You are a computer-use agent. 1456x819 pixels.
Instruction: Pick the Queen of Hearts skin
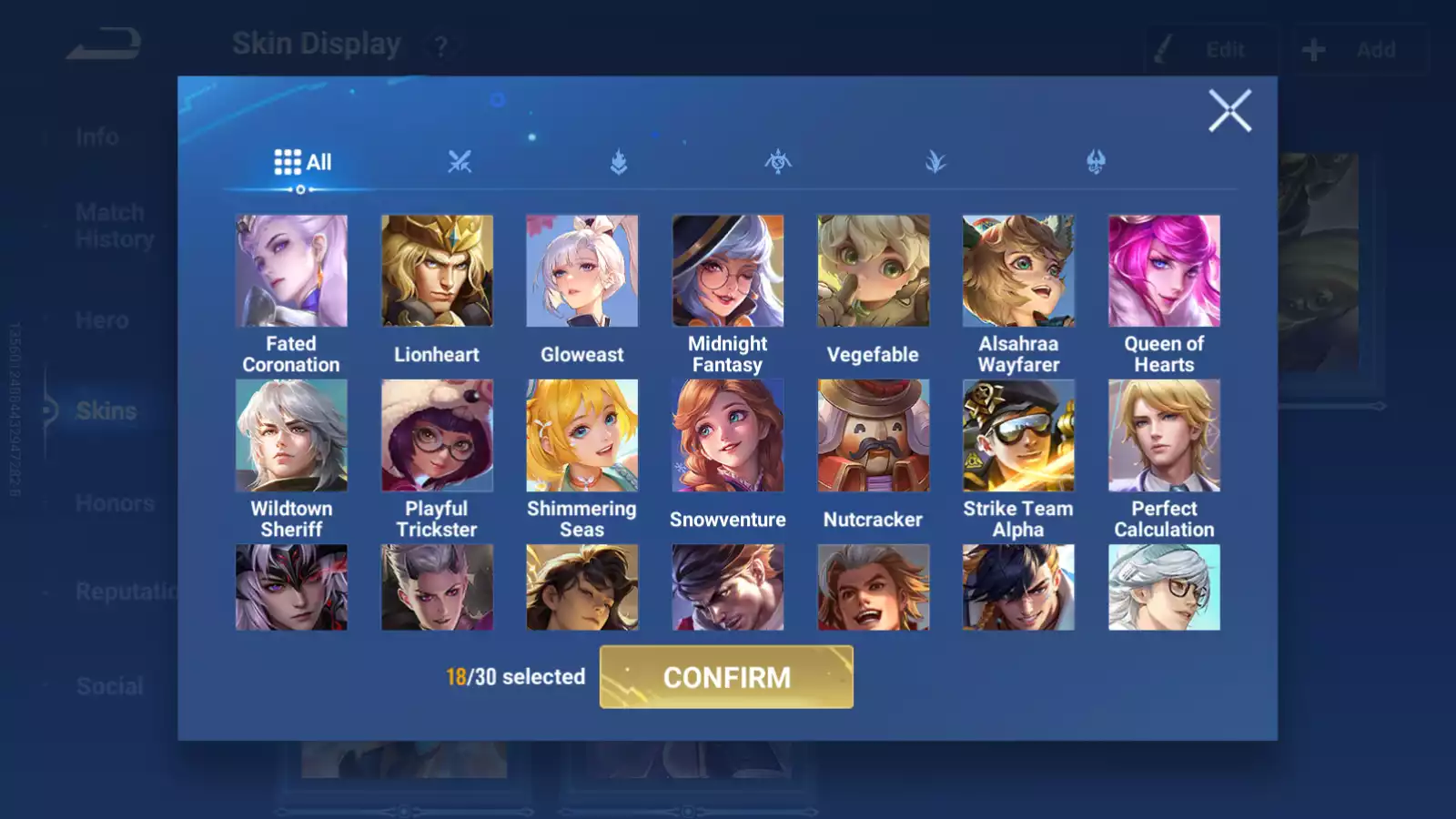coord(1164,271)
